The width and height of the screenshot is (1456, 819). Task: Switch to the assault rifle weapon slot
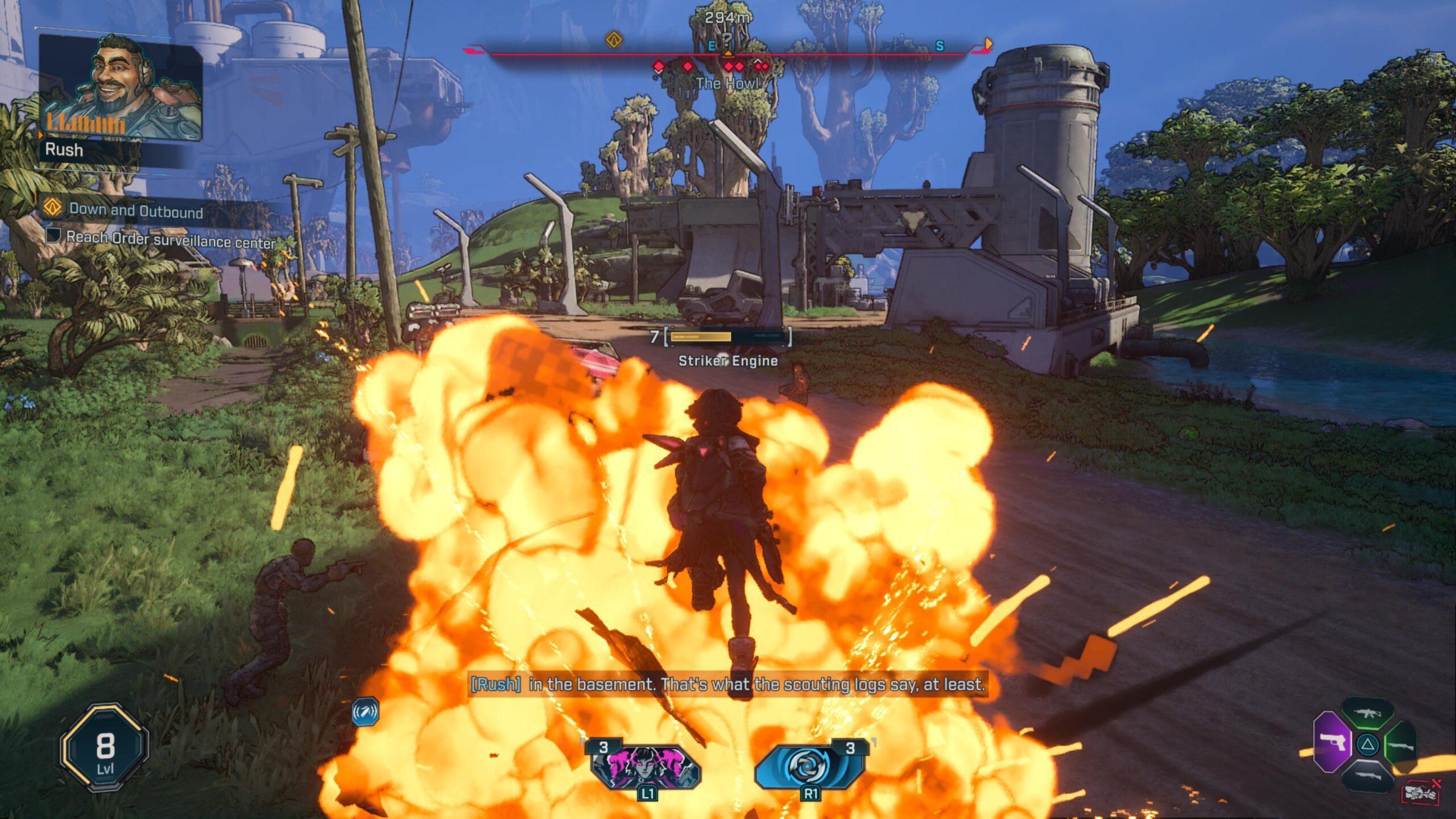click(1367, 714)
